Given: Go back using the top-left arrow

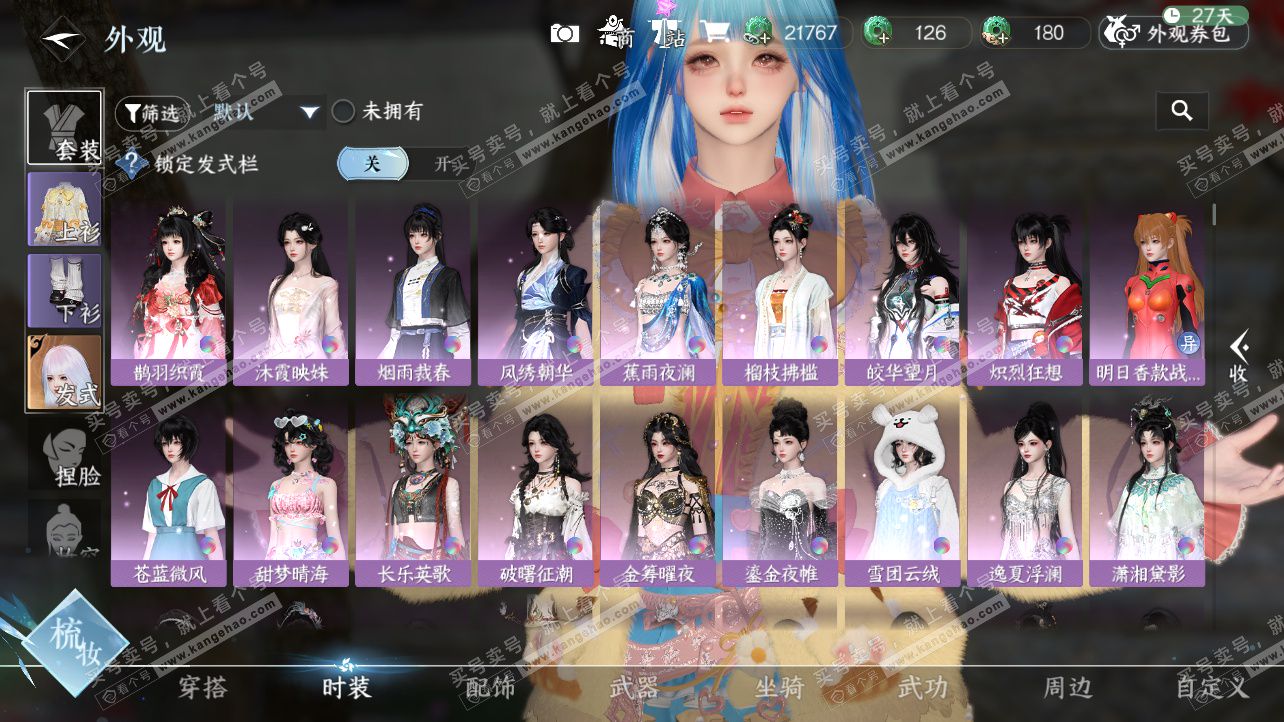Looking at the screenshot, I should click(x=60, y=38).
